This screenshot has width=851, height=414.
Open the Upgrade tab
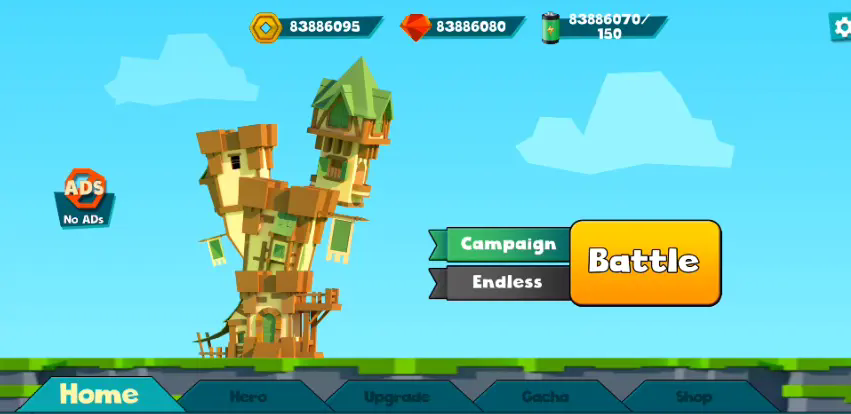[397, 396]
